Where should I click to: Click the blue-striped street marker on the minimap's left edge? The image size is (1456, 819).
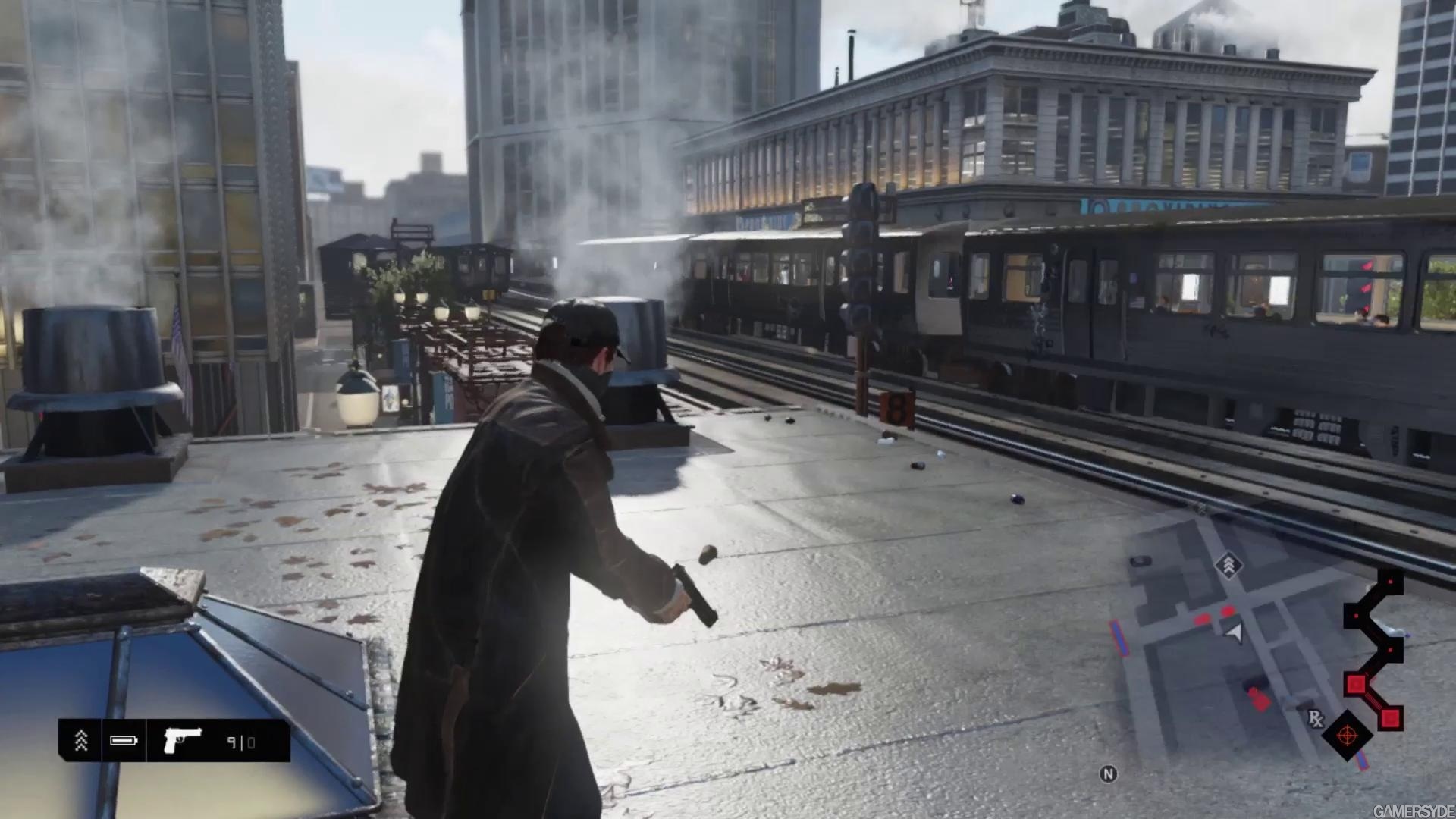(x=1119, y=637)
